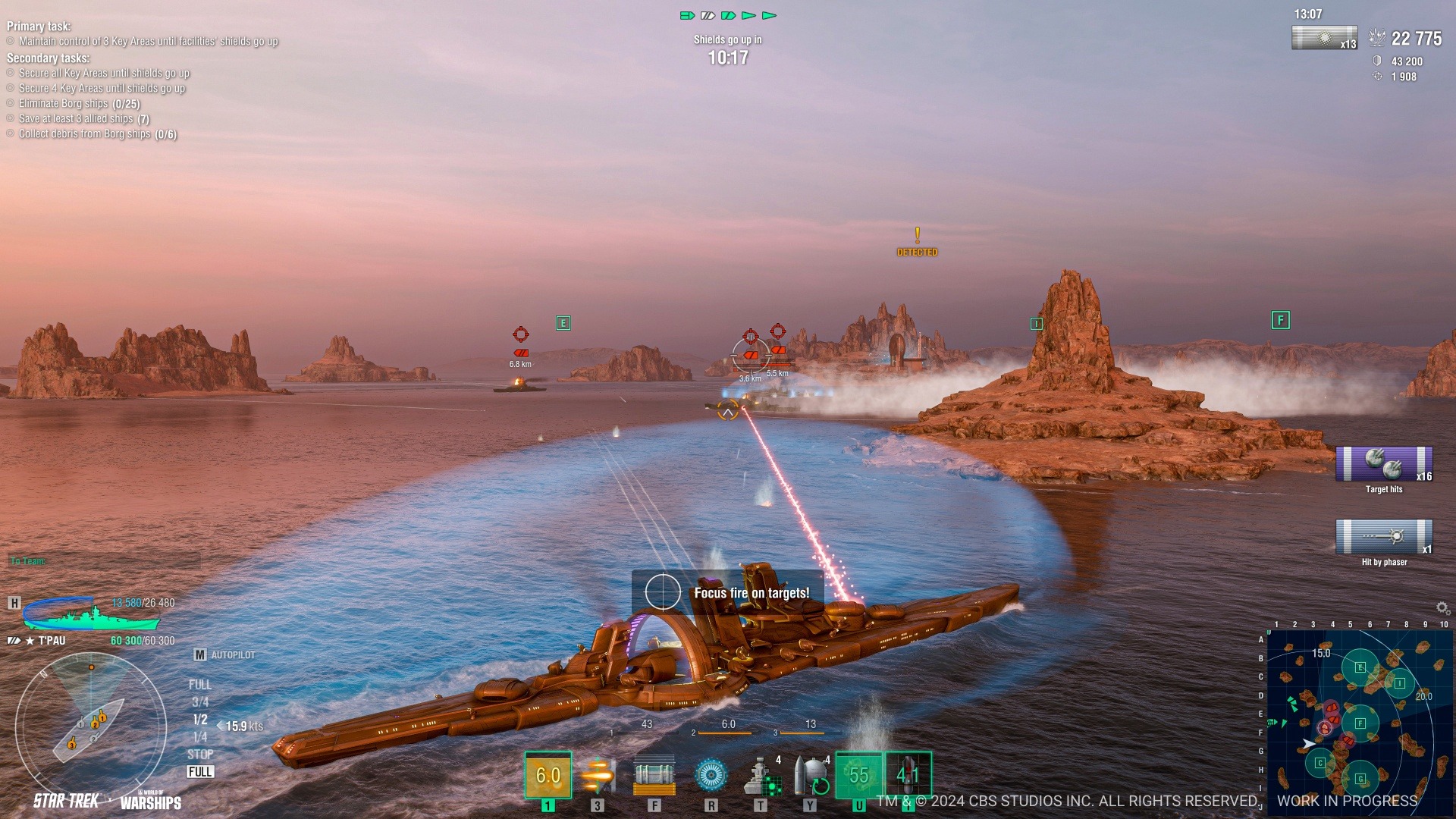The height and width of the screenshot is (819, 1456).
Task: Click the green consumable showing 55 cooldown
Action: pos(858,775)
